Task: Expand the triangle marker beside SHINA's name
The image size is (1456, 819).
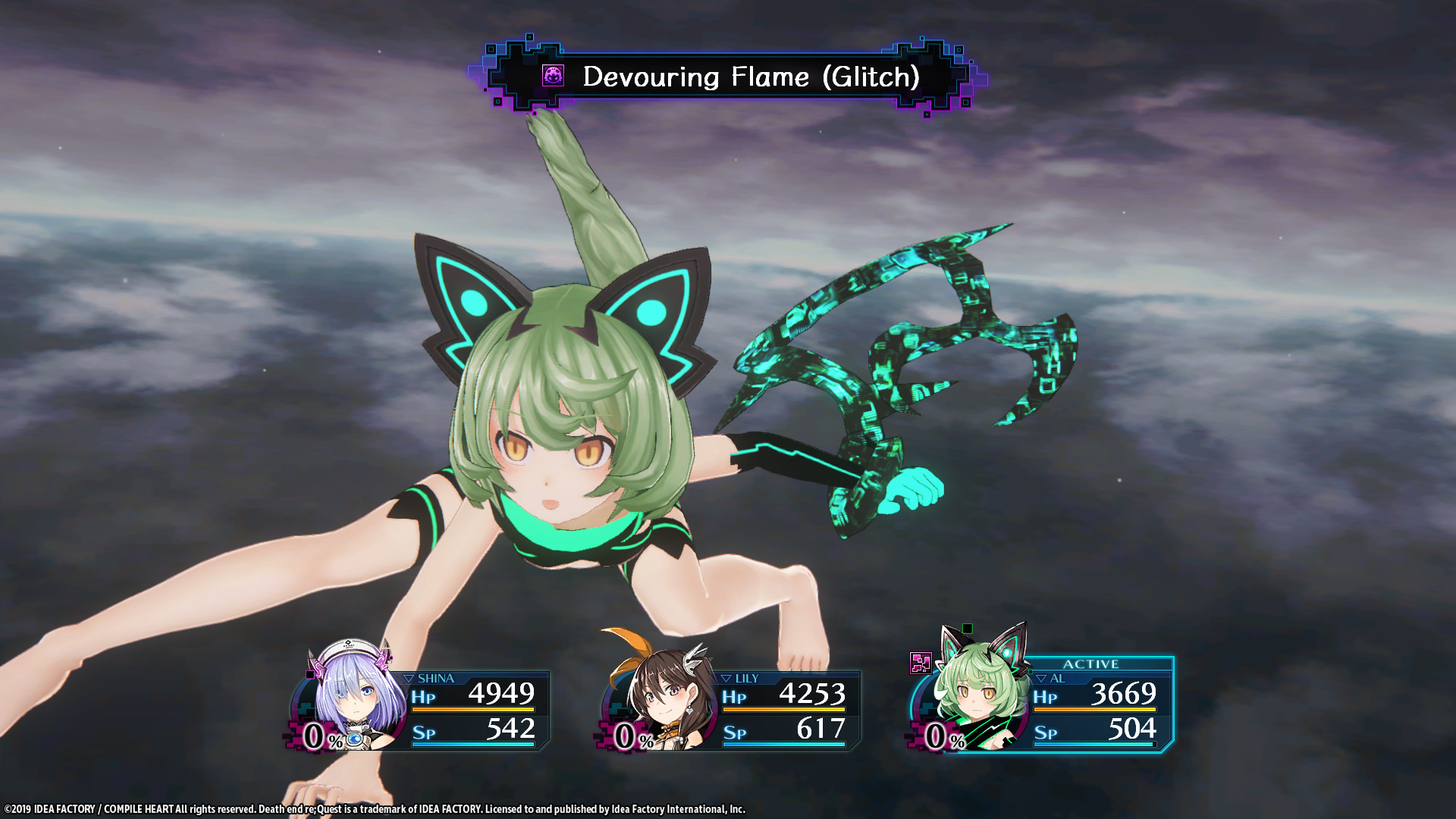Action: (x=407, y=677)
